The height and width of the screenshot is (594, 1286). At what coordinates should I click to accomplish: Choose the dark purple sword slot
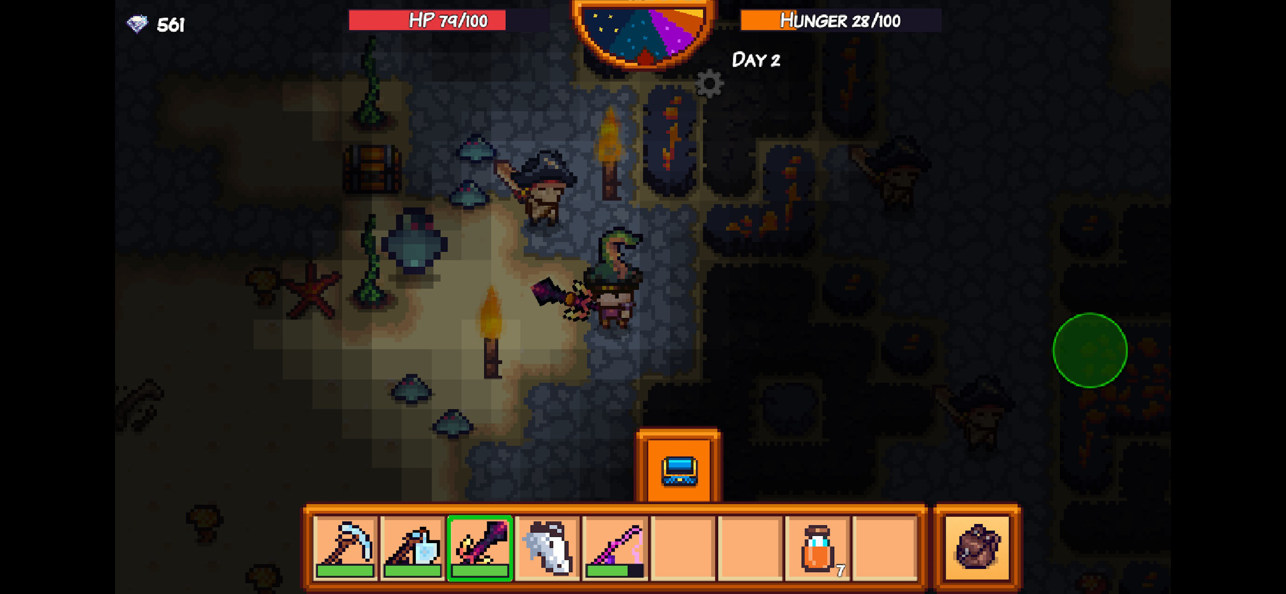480,547
